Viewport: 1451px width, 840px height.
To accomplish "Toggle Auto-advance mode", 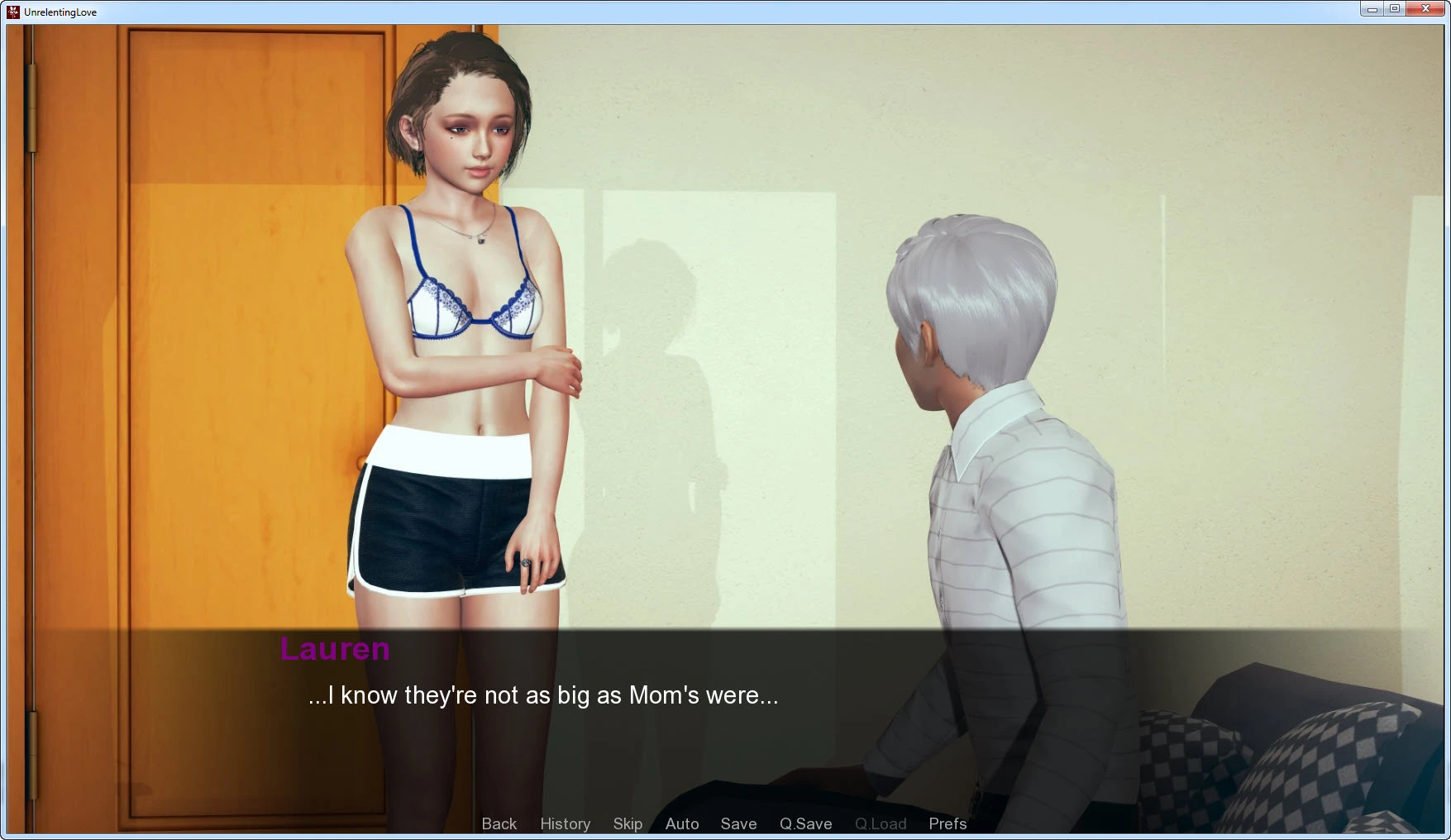I will click(x=682, y=823).
